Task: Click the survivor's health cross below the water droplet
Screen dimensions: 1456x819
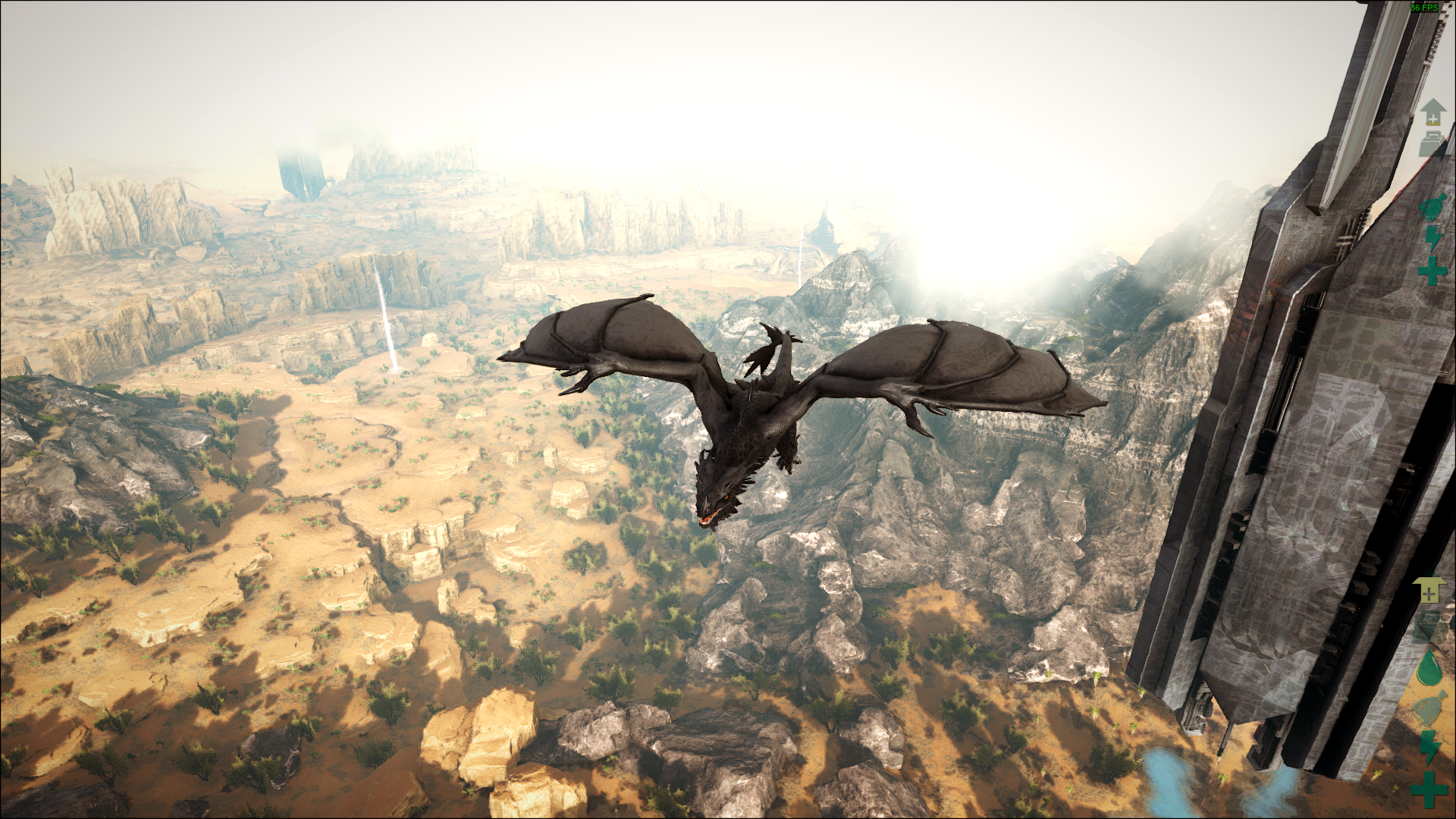Action: [x=1429, y=788]
